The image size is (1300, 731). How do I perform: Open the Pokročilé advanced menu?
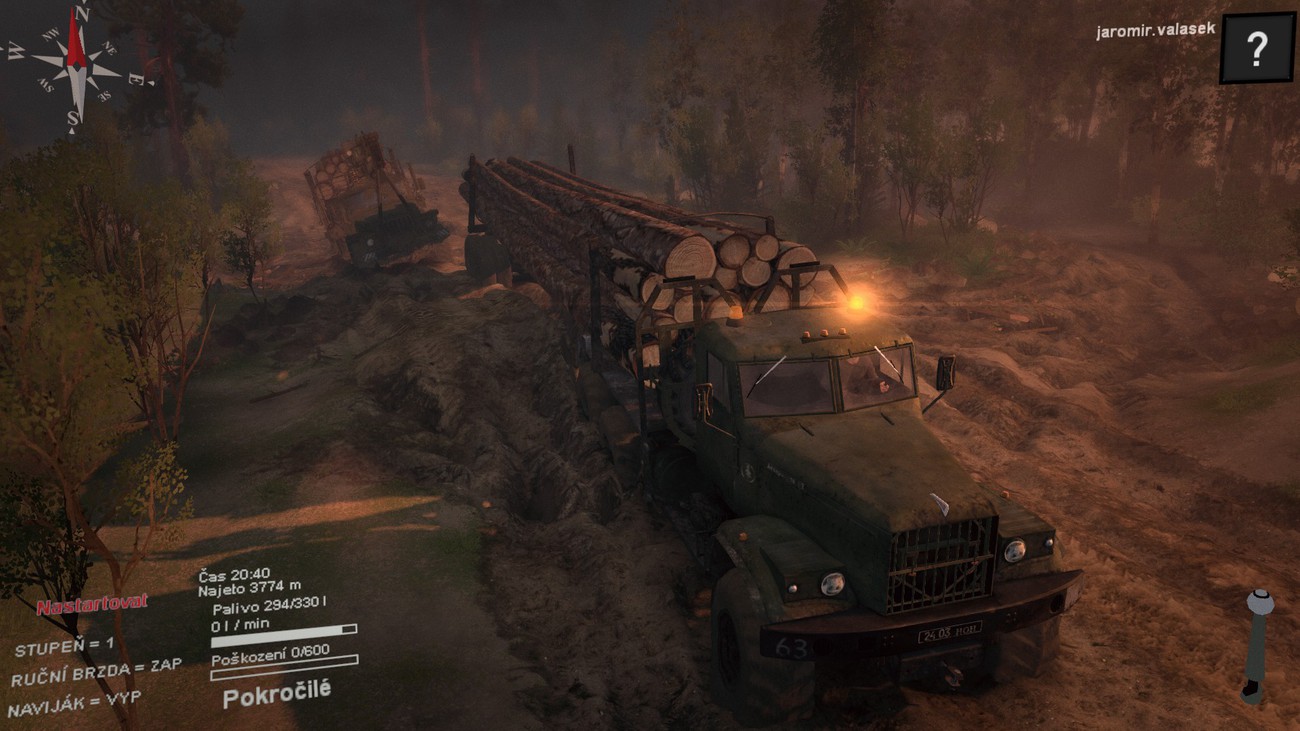point(276,693)
